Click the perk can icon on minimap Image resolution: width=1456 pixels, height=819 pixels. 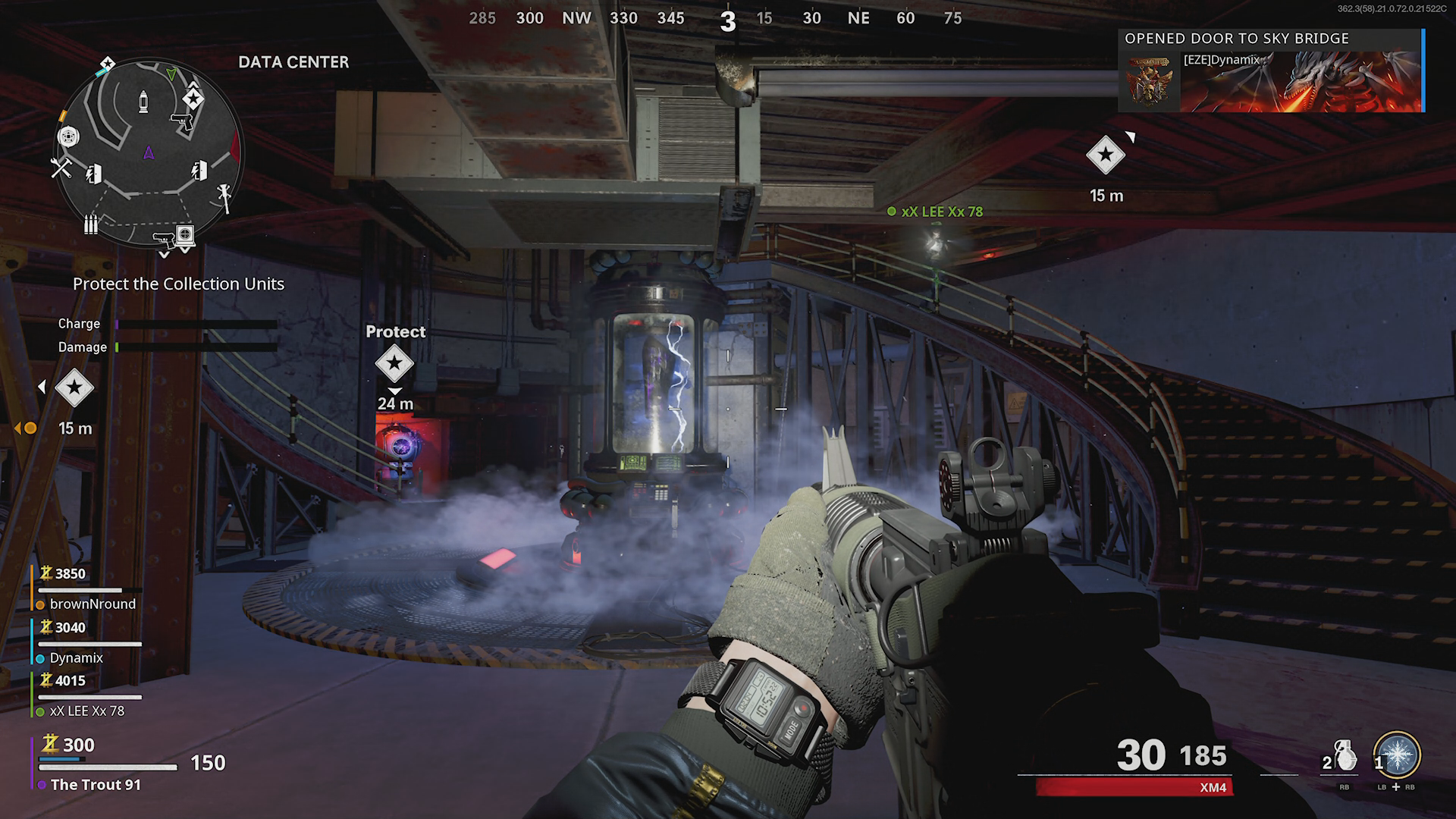(x=143, y=101)
